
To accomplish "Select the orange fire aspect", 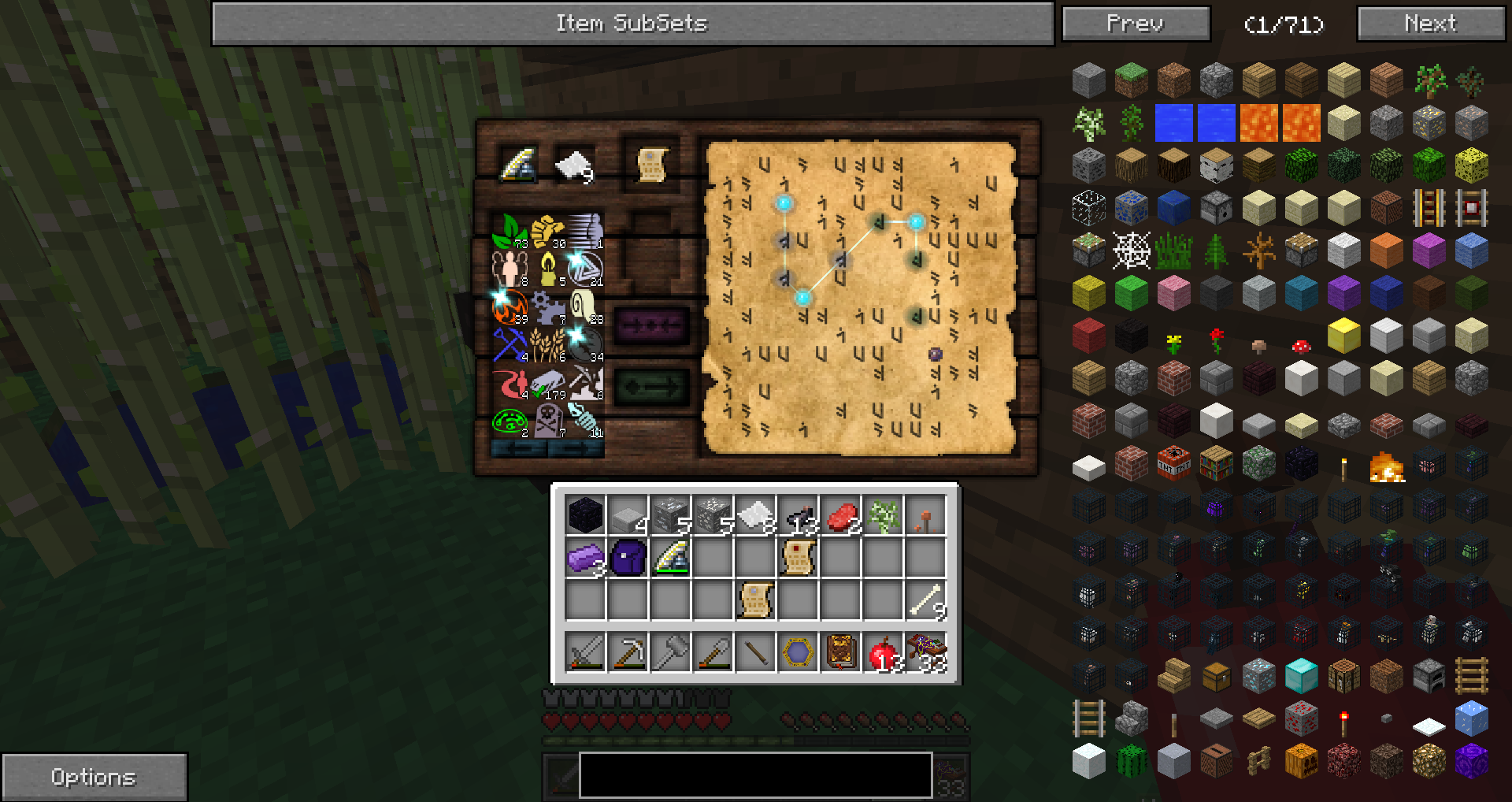I will point(510,306).
